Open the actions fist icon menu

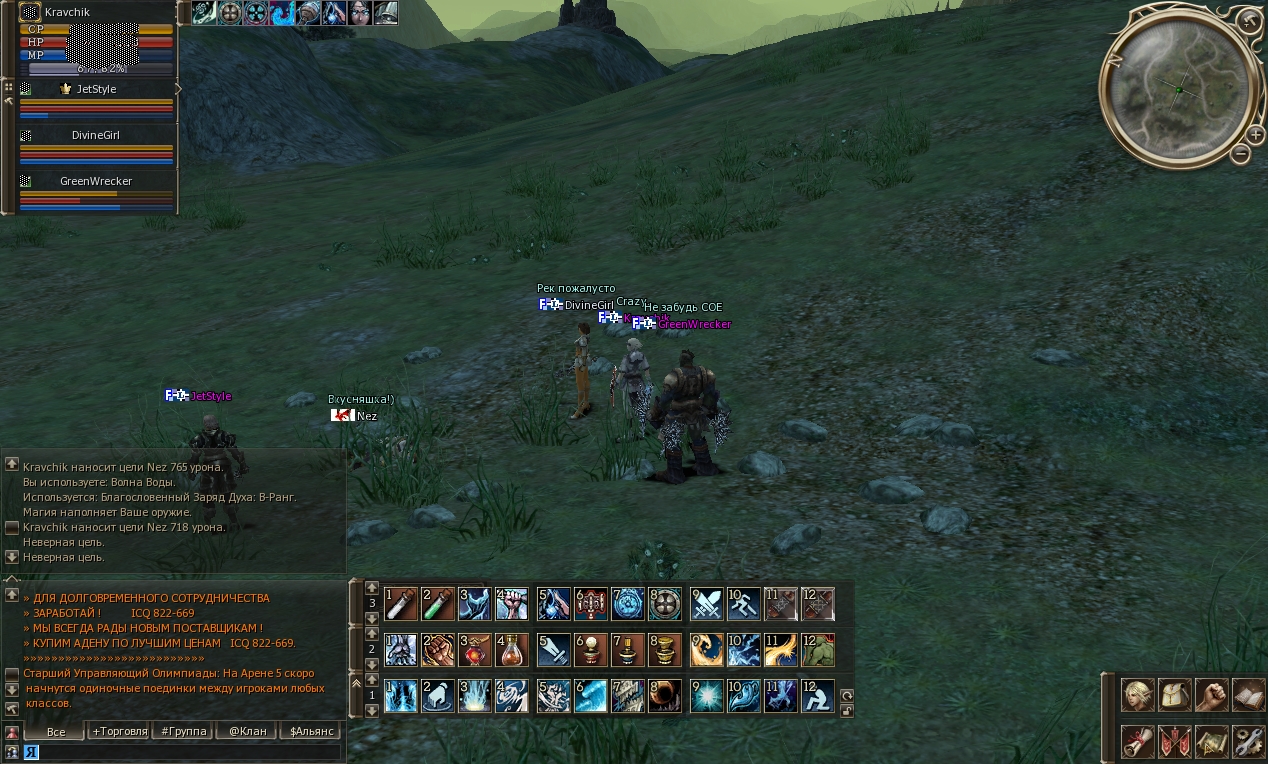tap(1212, 695)
